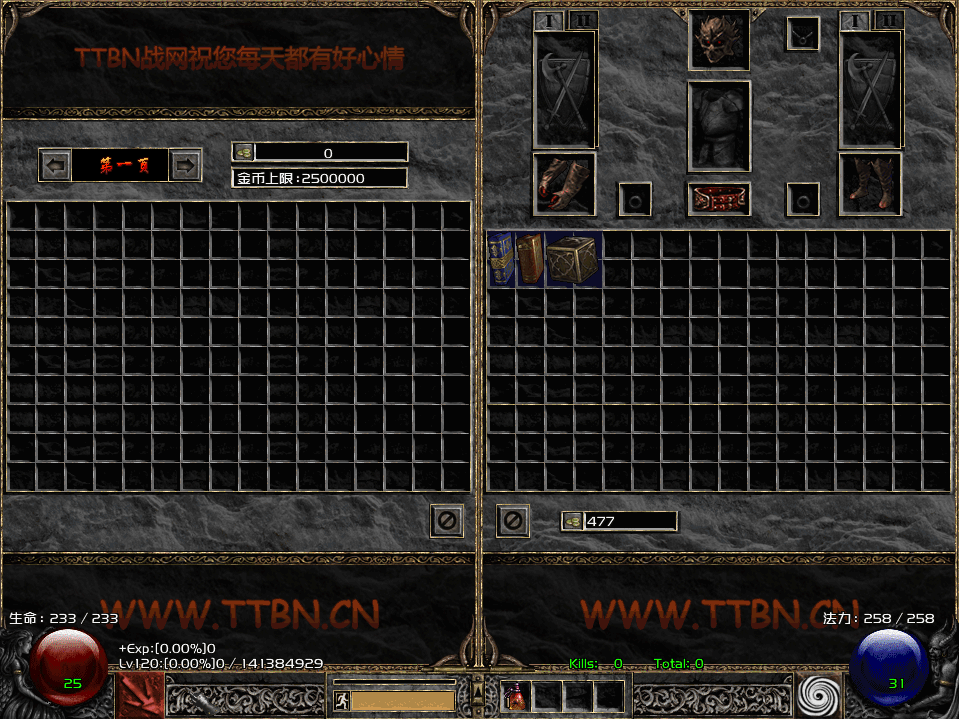The width and height of the screenshot is (959, 719).
Task: Pick up the Horadric Cube
Action: (x=574, y=260)
